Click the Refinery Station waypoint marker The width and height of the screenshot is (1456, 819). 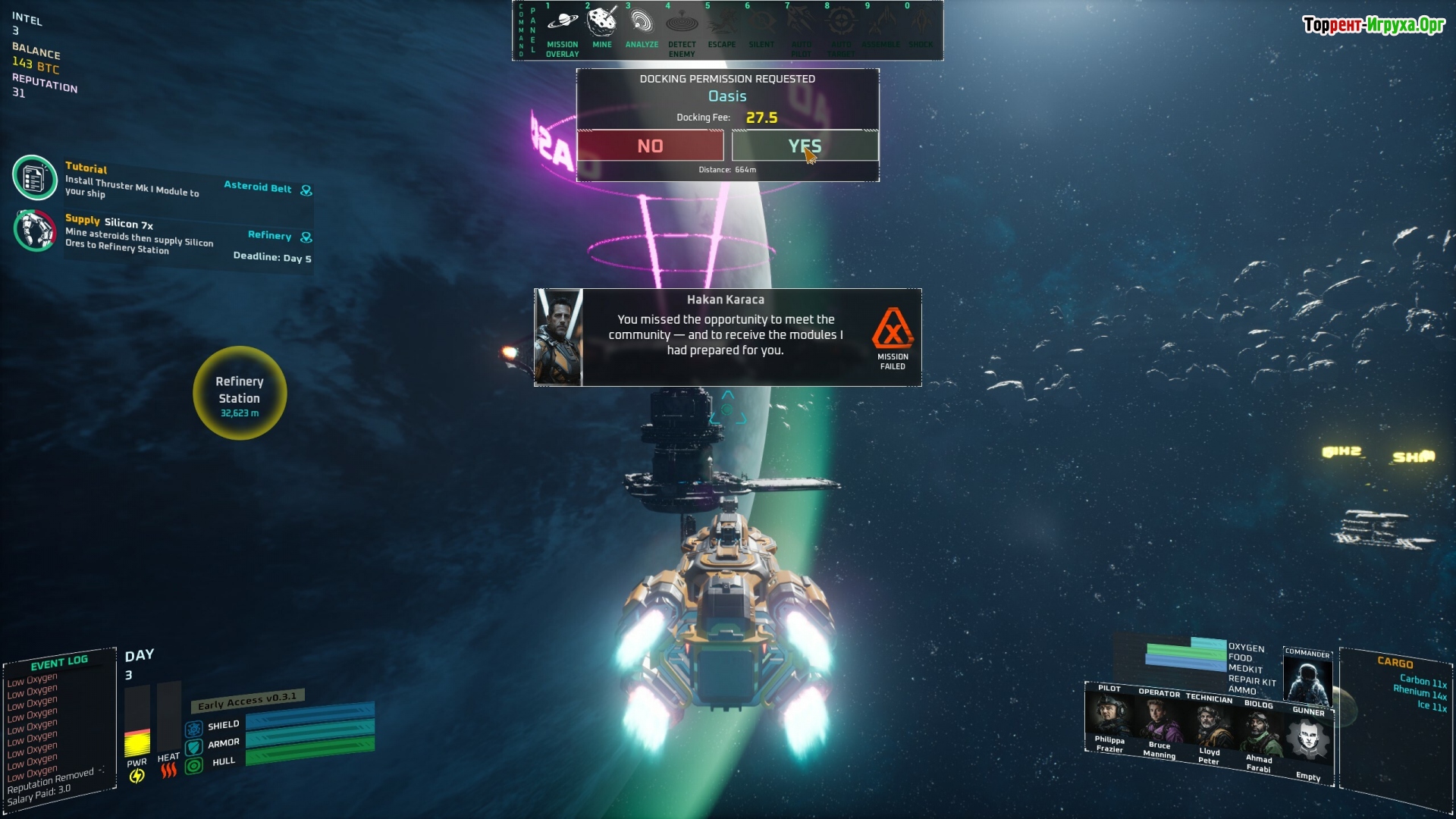click(x=240, y=393)
